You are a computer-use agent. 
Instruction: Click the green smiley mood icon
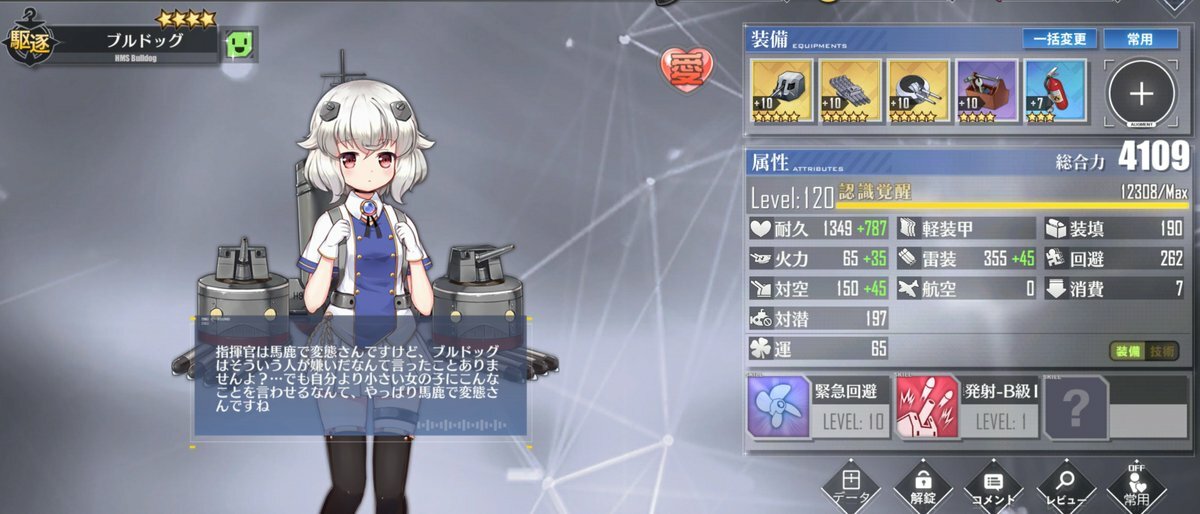[241, 44]
